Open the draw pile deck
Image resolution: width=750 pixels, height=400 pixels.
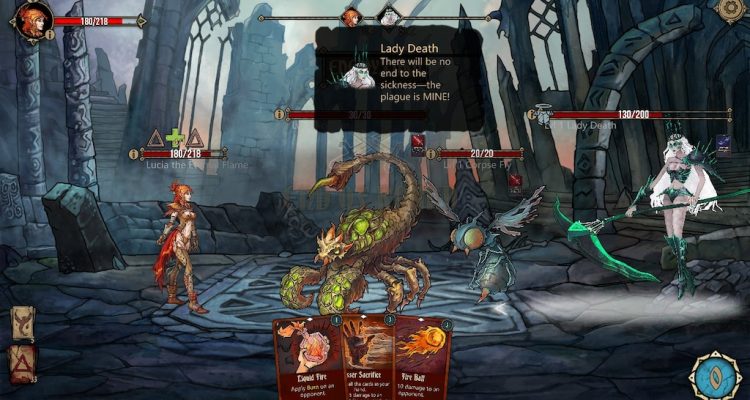click(x=22, y=324)
